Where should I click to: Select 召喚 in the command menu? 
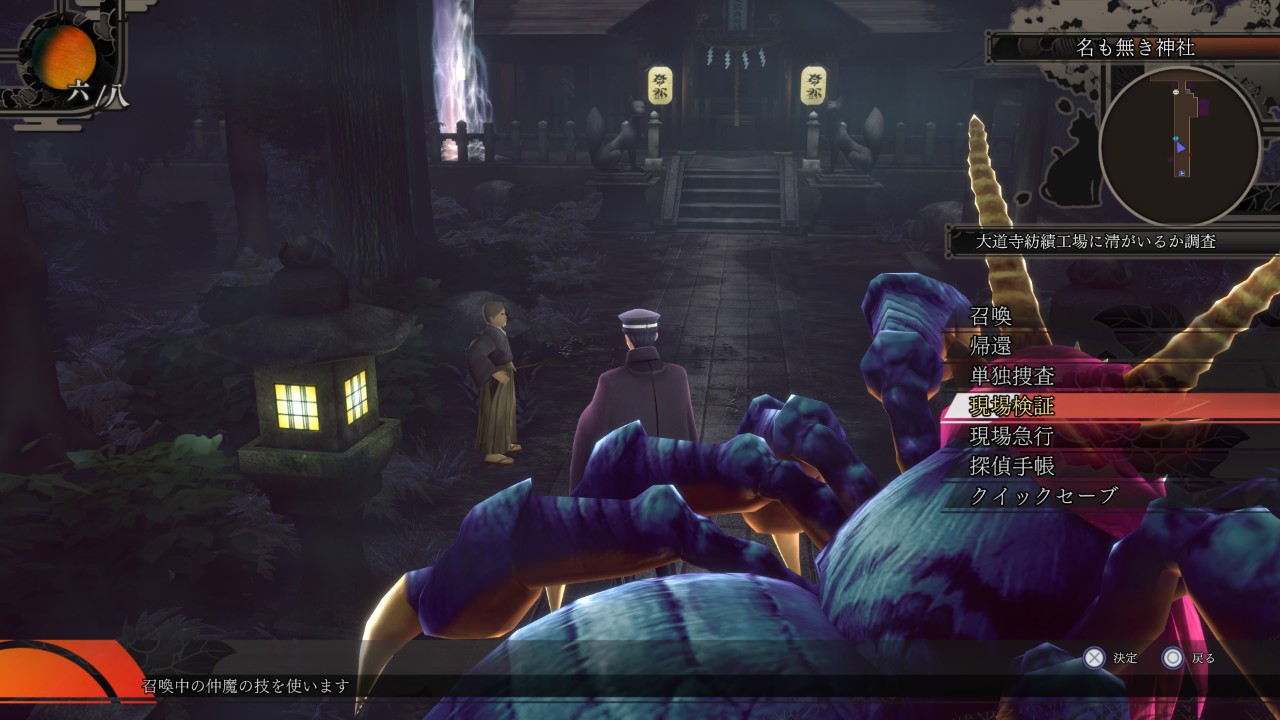point(992,316)
